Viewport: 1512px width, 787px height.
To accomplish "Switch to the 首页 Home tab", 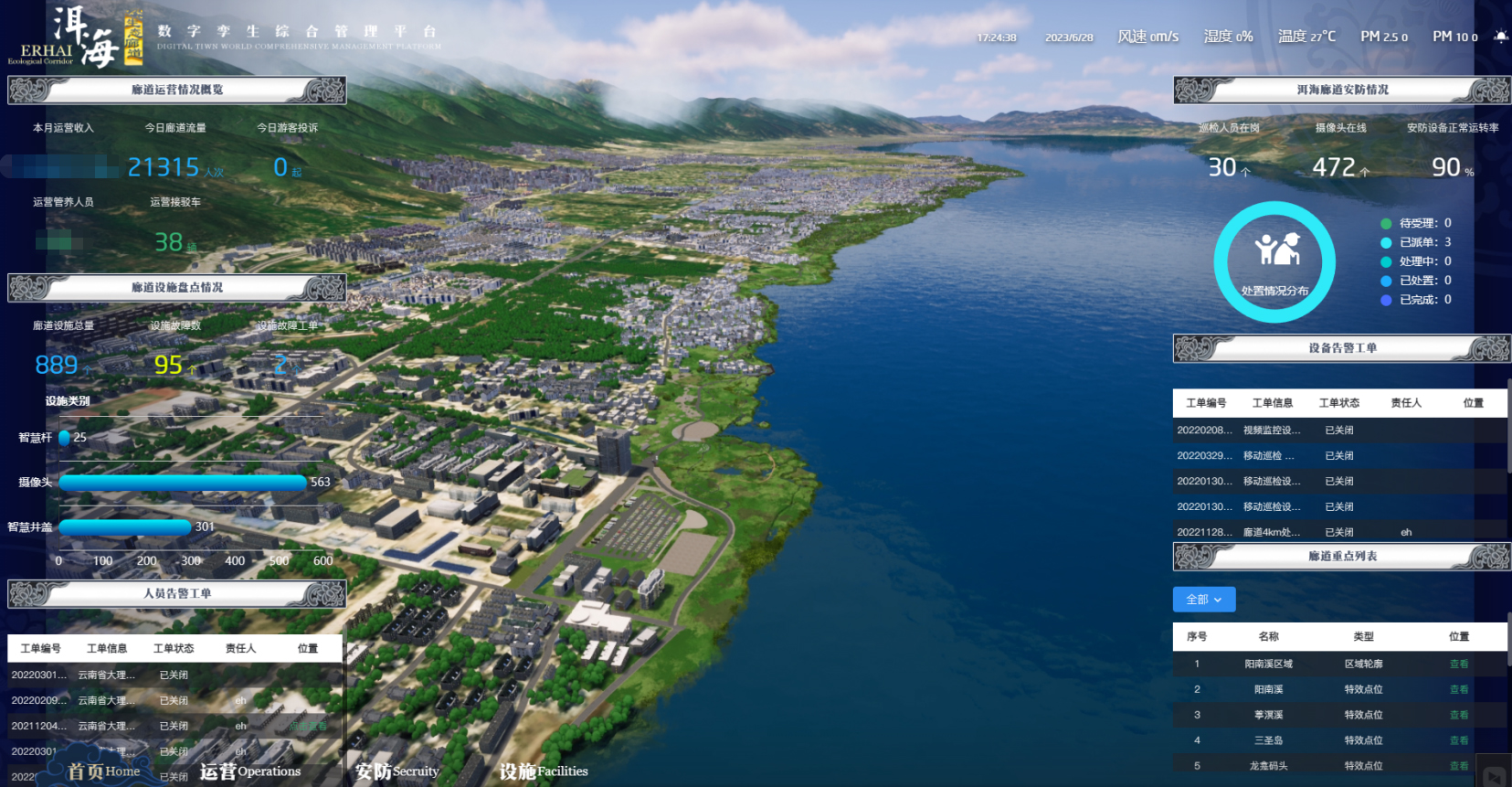I will [103, 771].
